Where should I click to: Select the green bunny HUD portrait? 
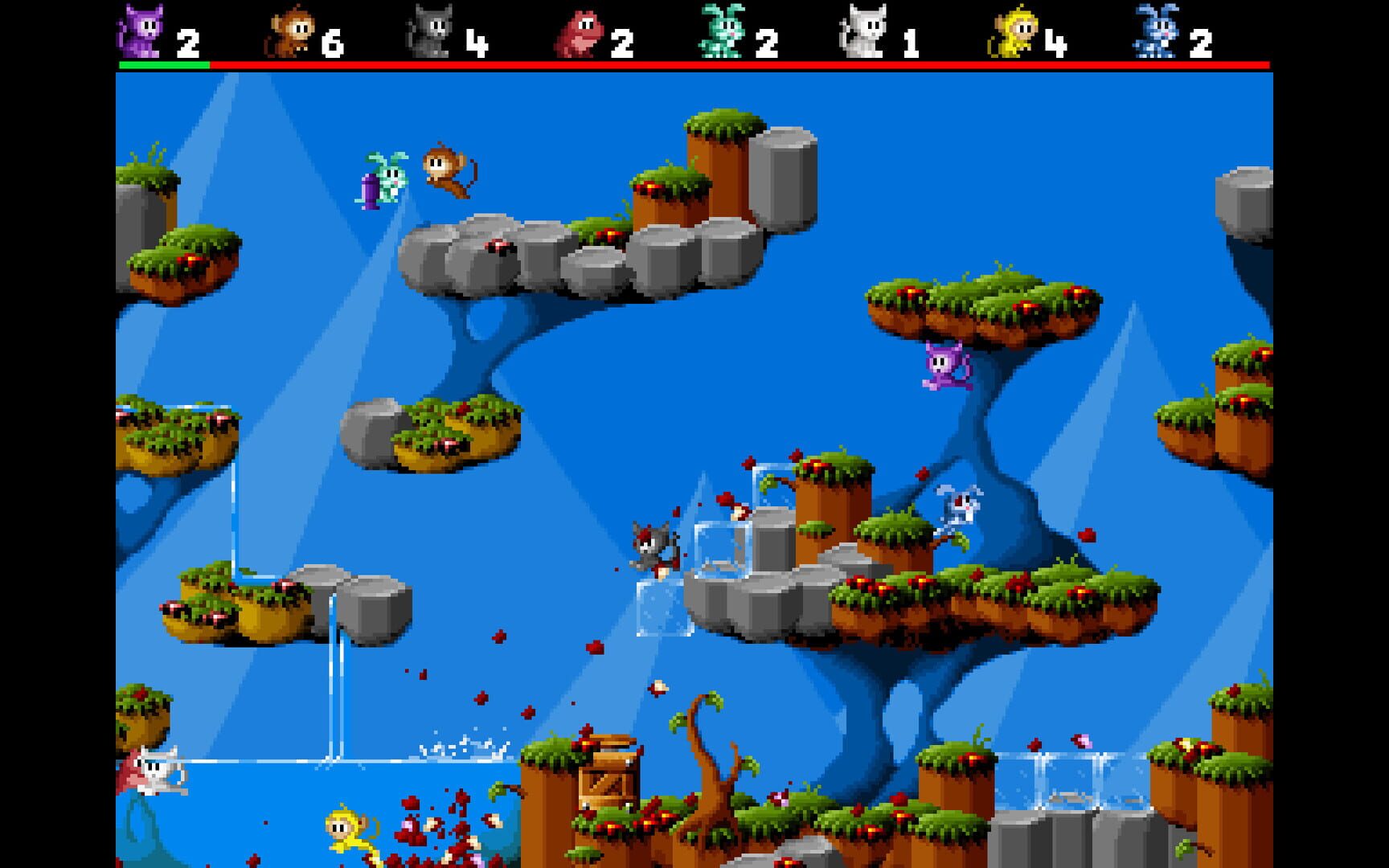723,30
